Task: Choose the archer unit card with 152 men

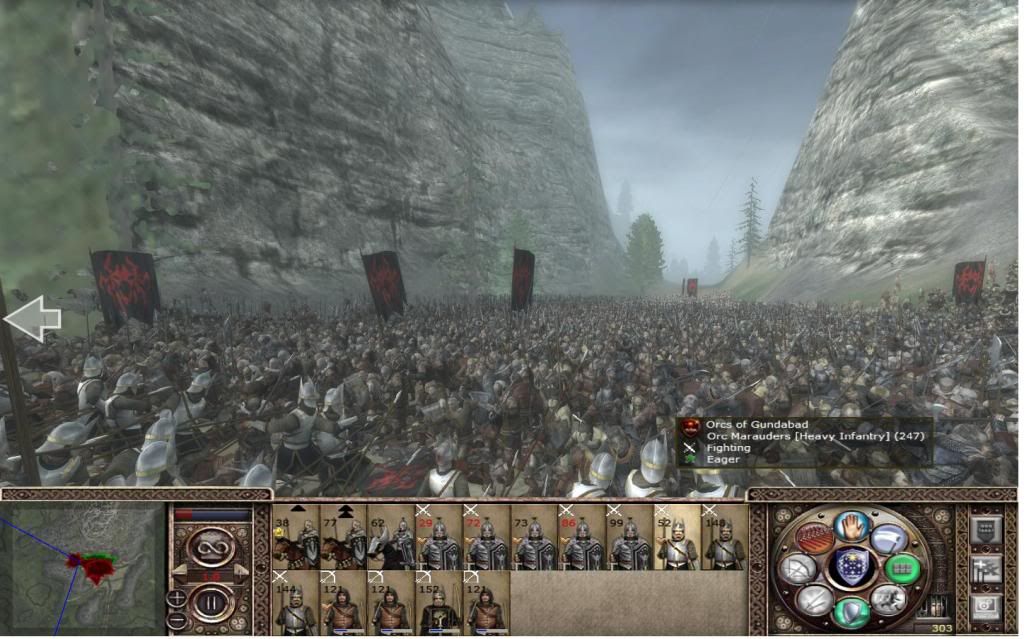Action: [x=439, y=603]
